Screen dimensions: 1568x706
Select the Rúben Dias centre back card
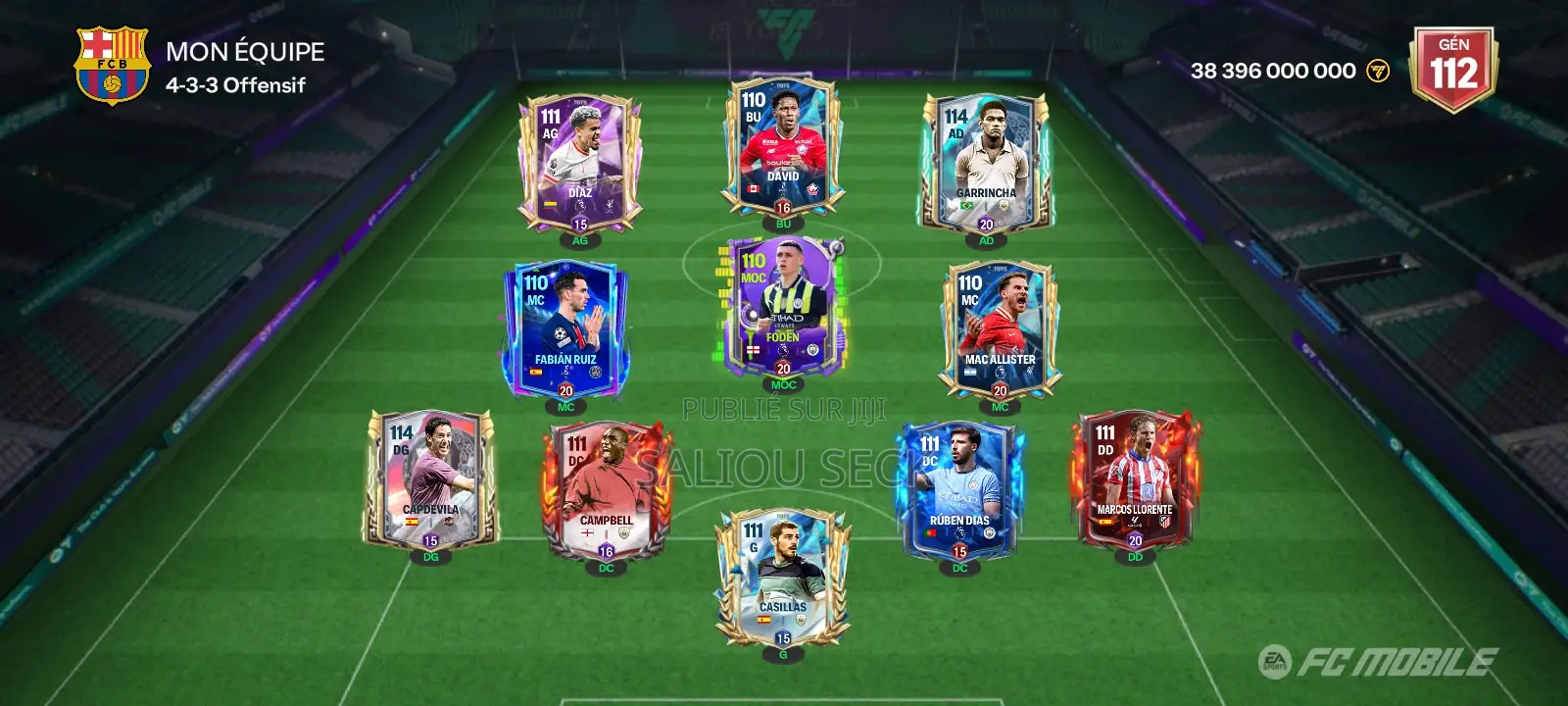pos(959,490)
